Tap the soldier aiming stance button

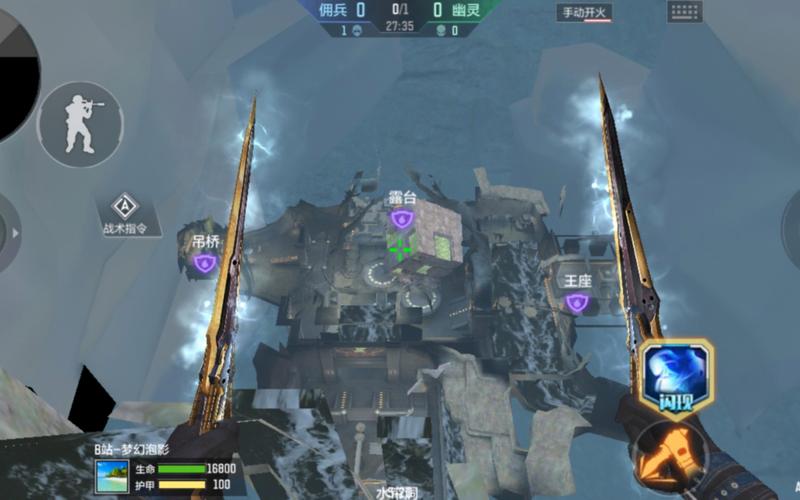tap(80, 124)
